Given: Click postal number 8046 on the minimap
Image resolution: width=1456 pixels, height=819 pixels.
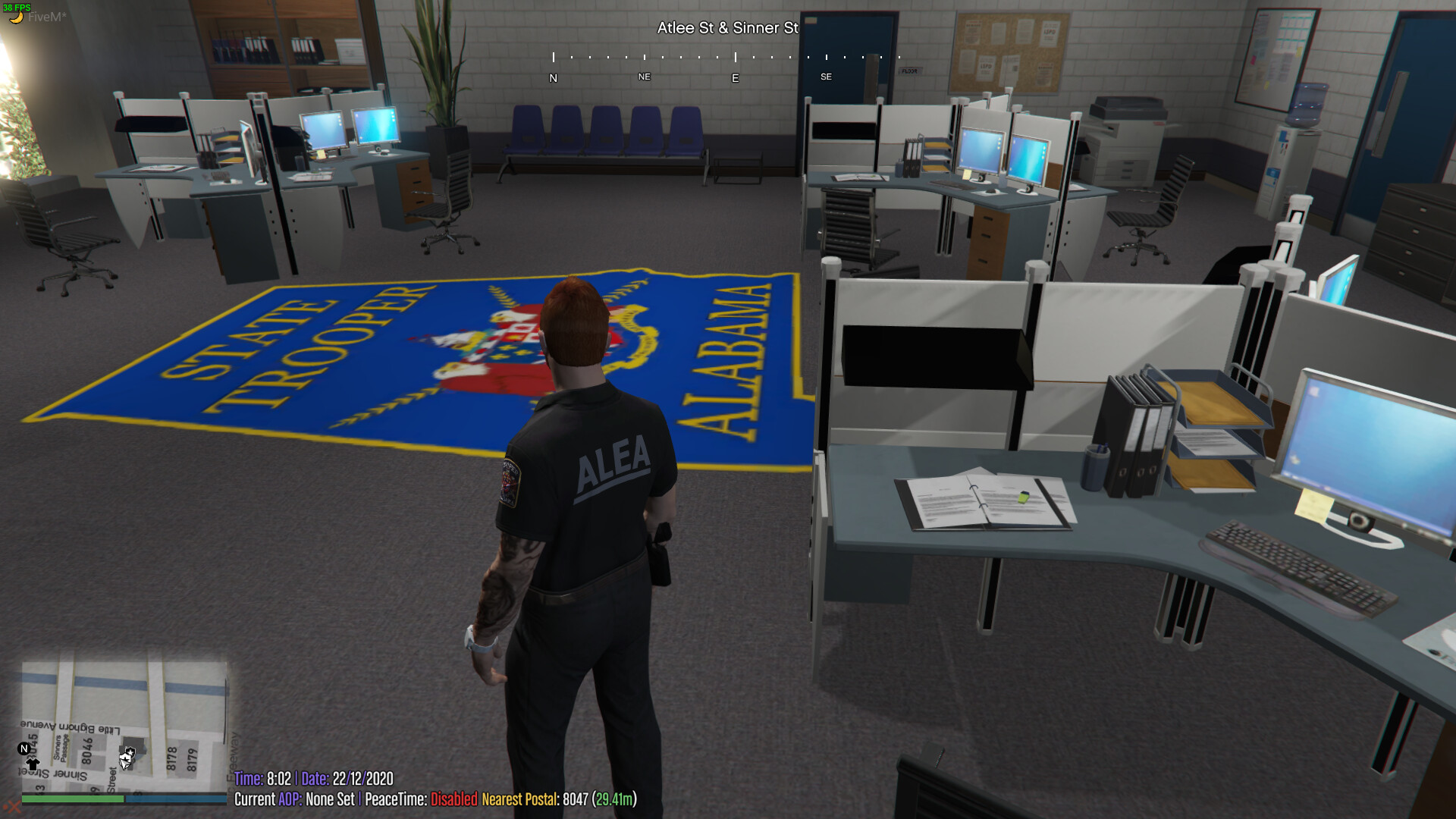Looking at the screenshot, I should click(87, 748).
